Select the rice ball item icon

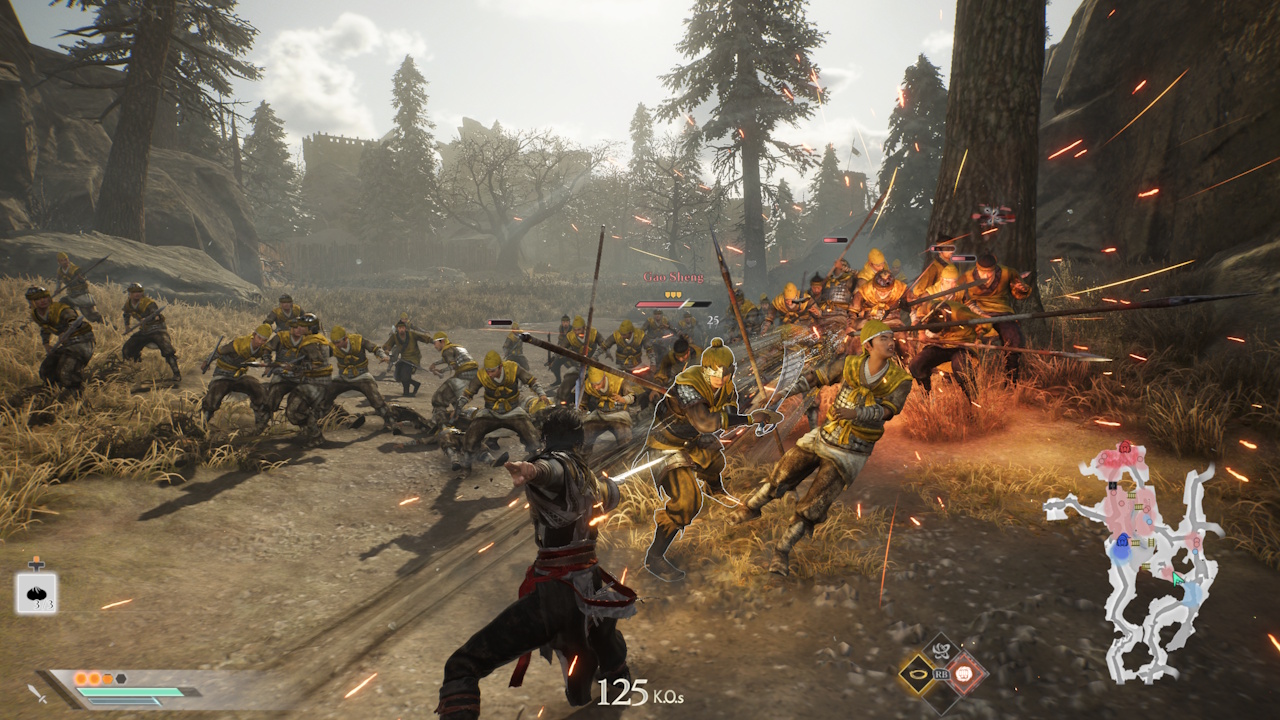pos(37,591)
